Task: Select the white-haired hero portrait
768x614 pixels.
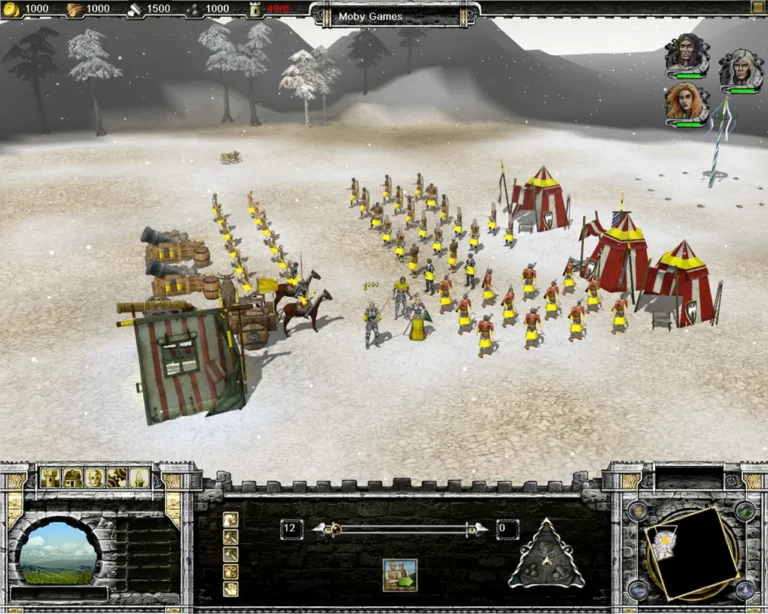Action: (740, 68)
